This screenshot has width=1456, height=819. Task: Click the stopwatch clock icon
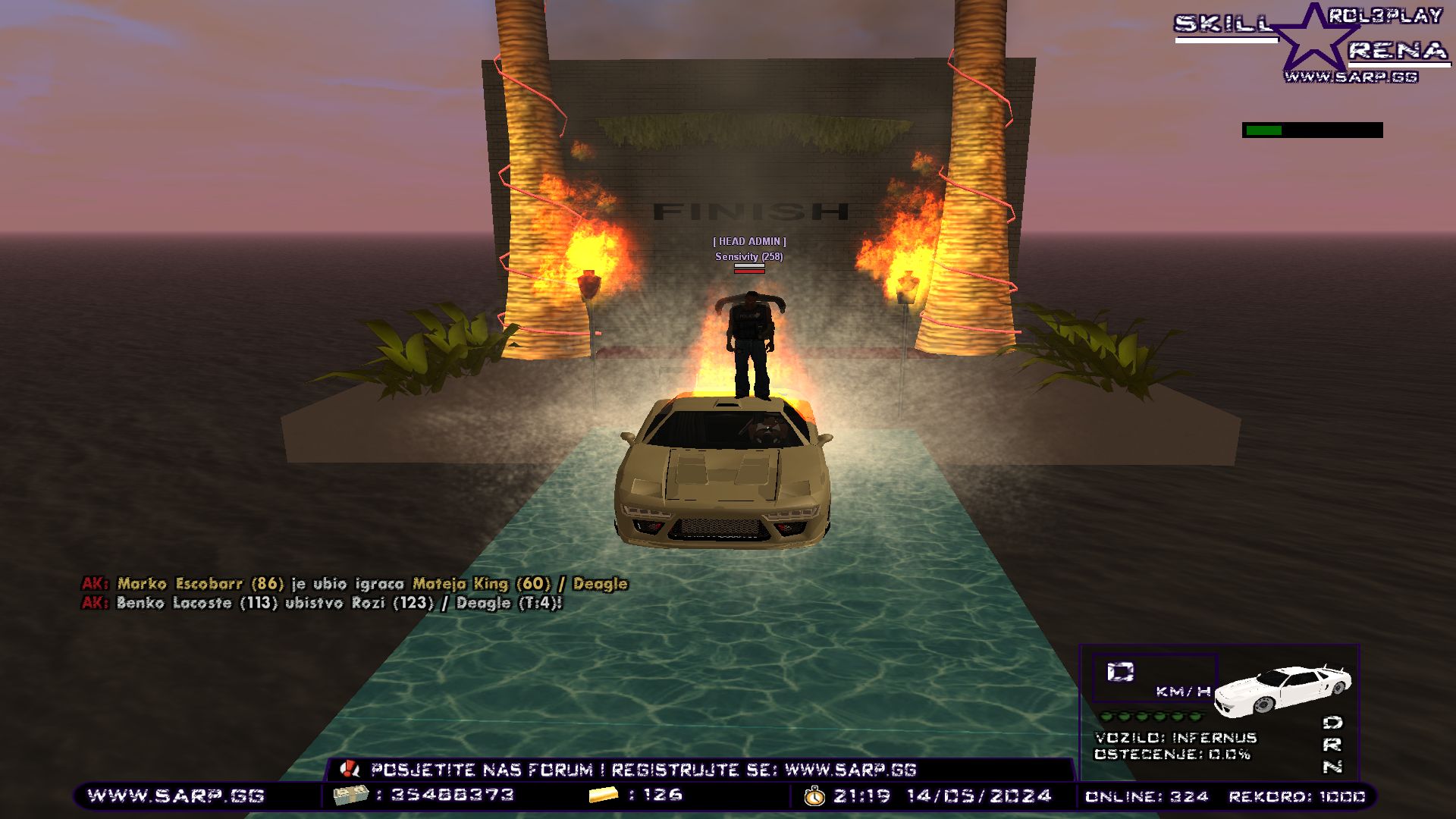coord(814,796)
